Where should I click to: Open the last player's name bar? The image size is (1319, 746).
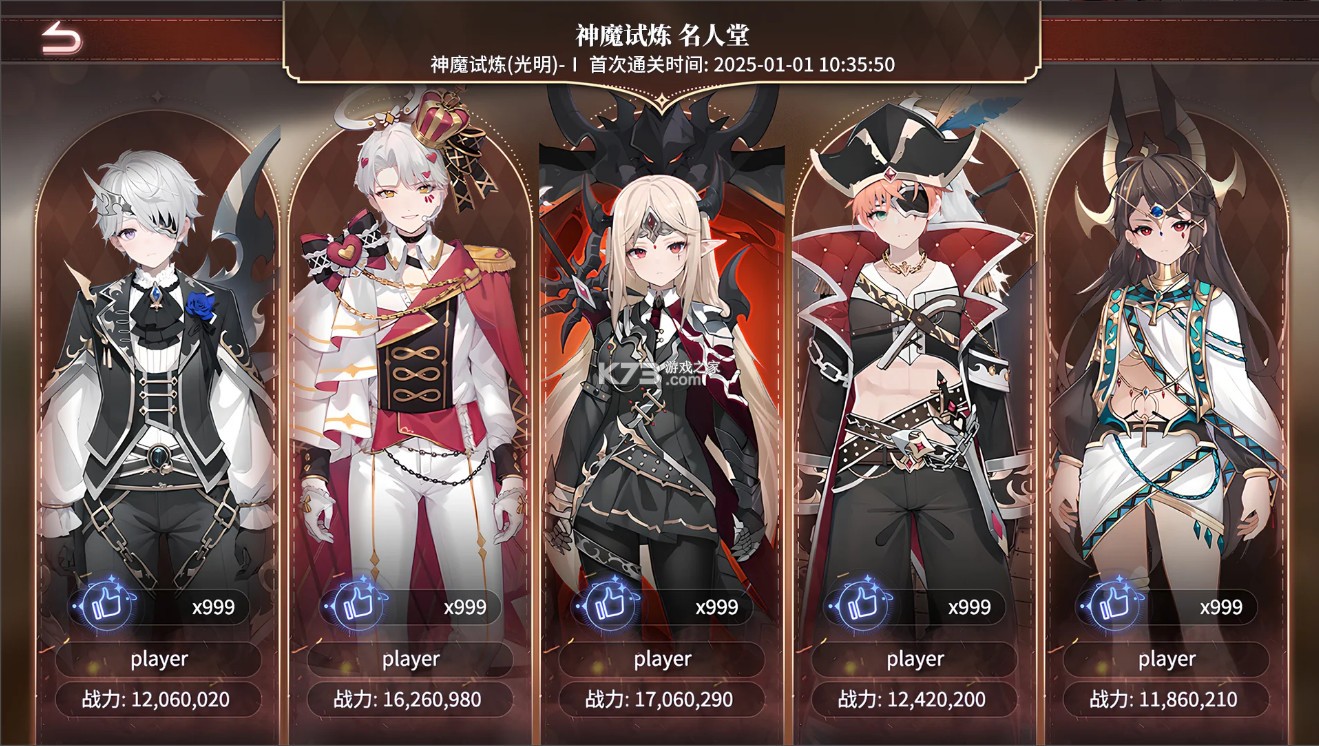coord(1167,659)
